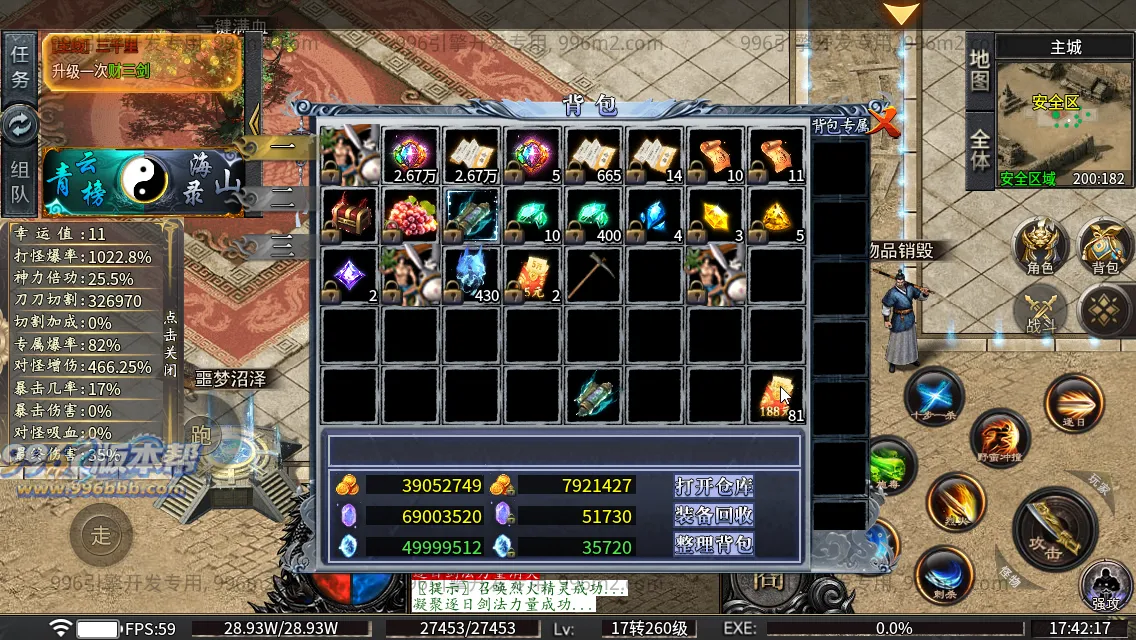This screenshot has width=1136, height=640.
Task: Open the 角色 character panel
Action: [x=1040, y=248]
